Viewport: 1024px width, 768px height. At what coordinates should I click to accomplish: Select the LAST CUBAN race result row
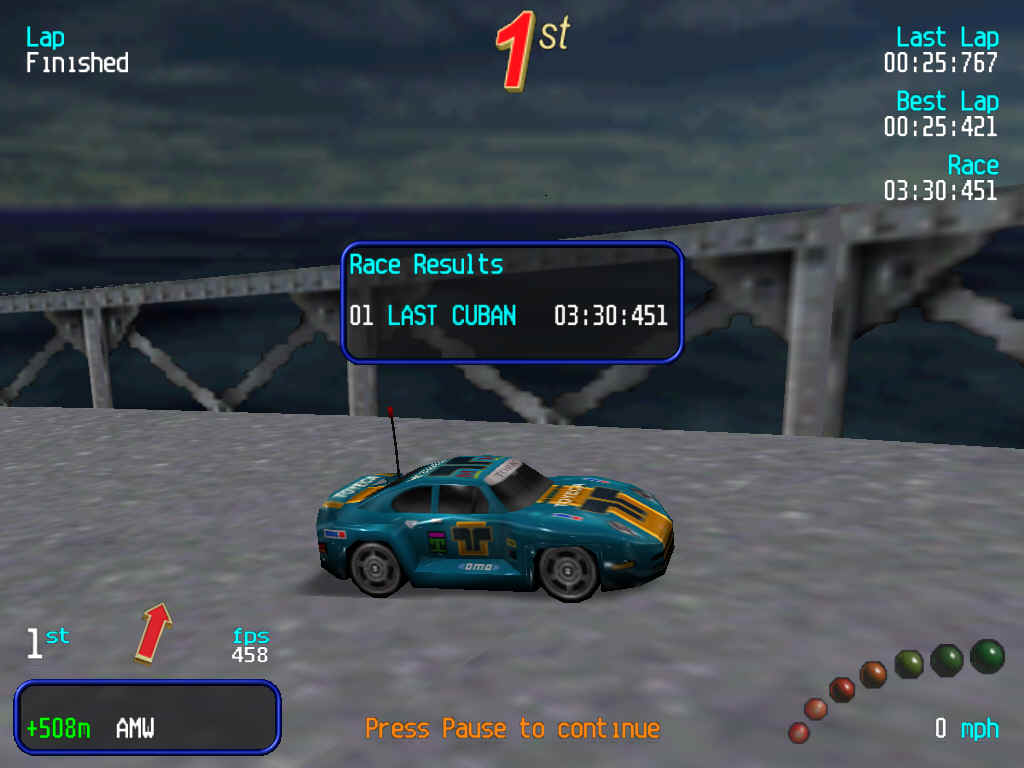(x=509, y=316)
